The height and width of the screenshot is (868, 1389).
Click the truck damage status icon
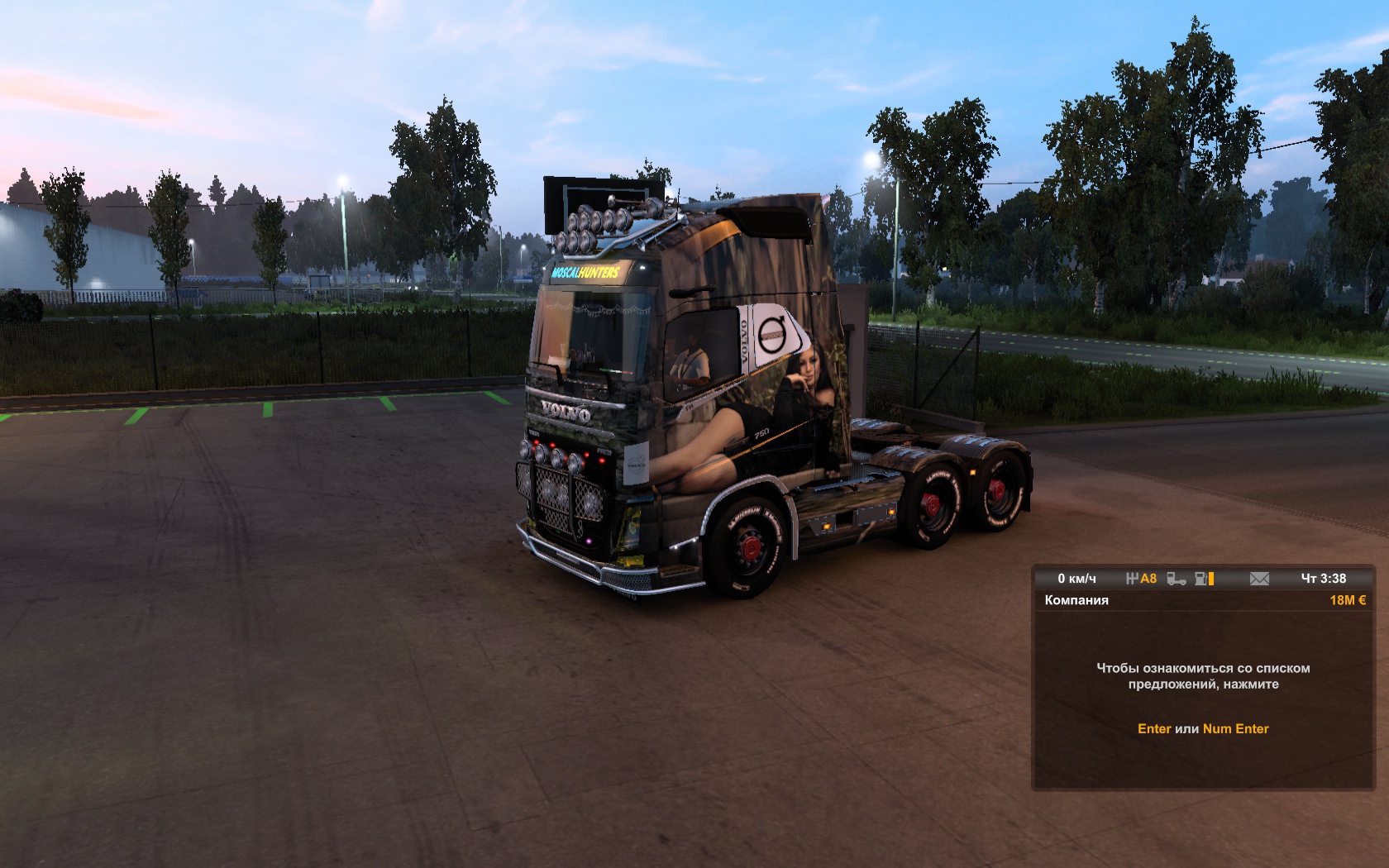tap(1177, 579)
